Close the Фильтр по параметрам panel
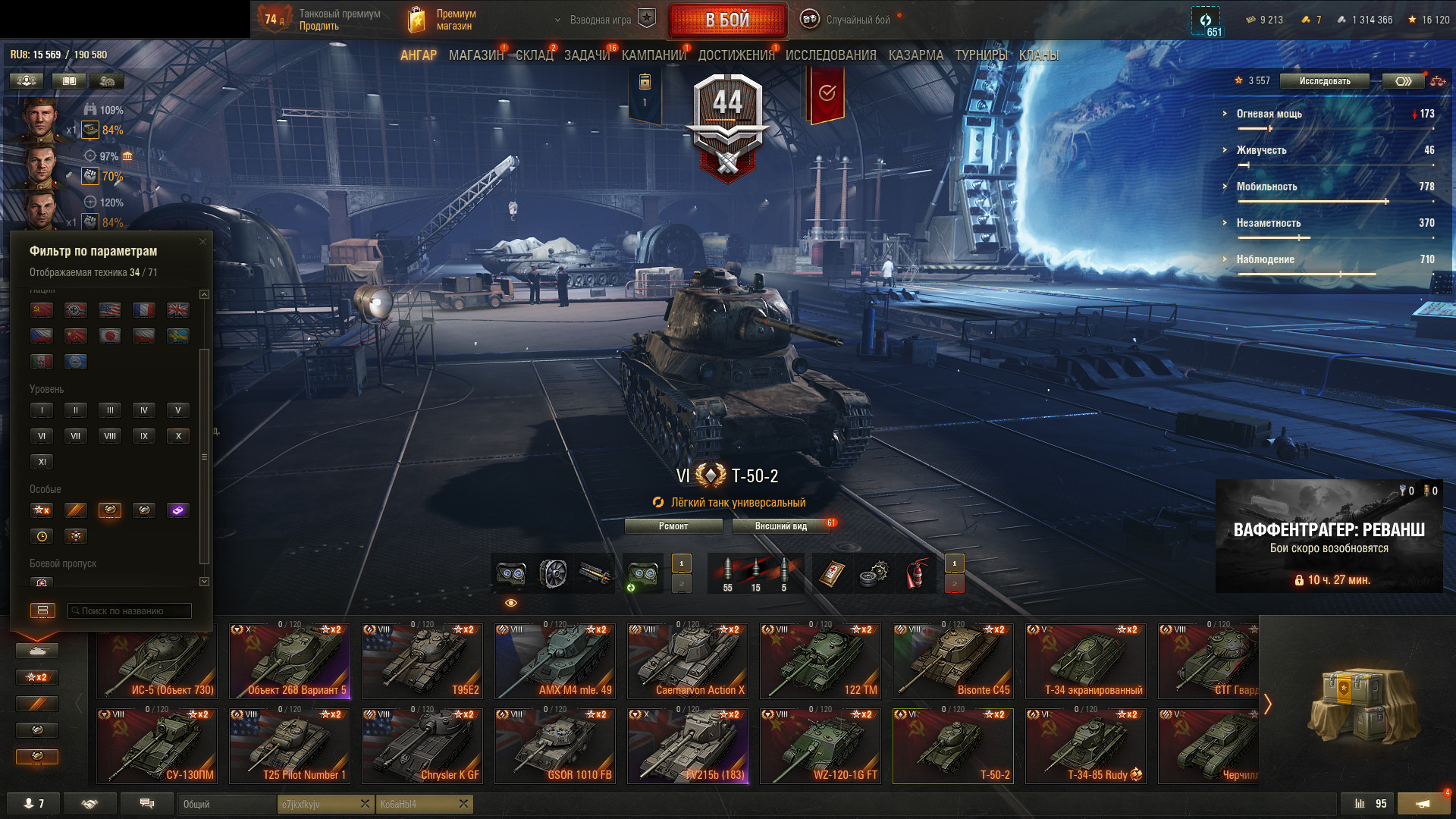The image size is (1456, 819). pyautogui.click(x=202, y=242)
